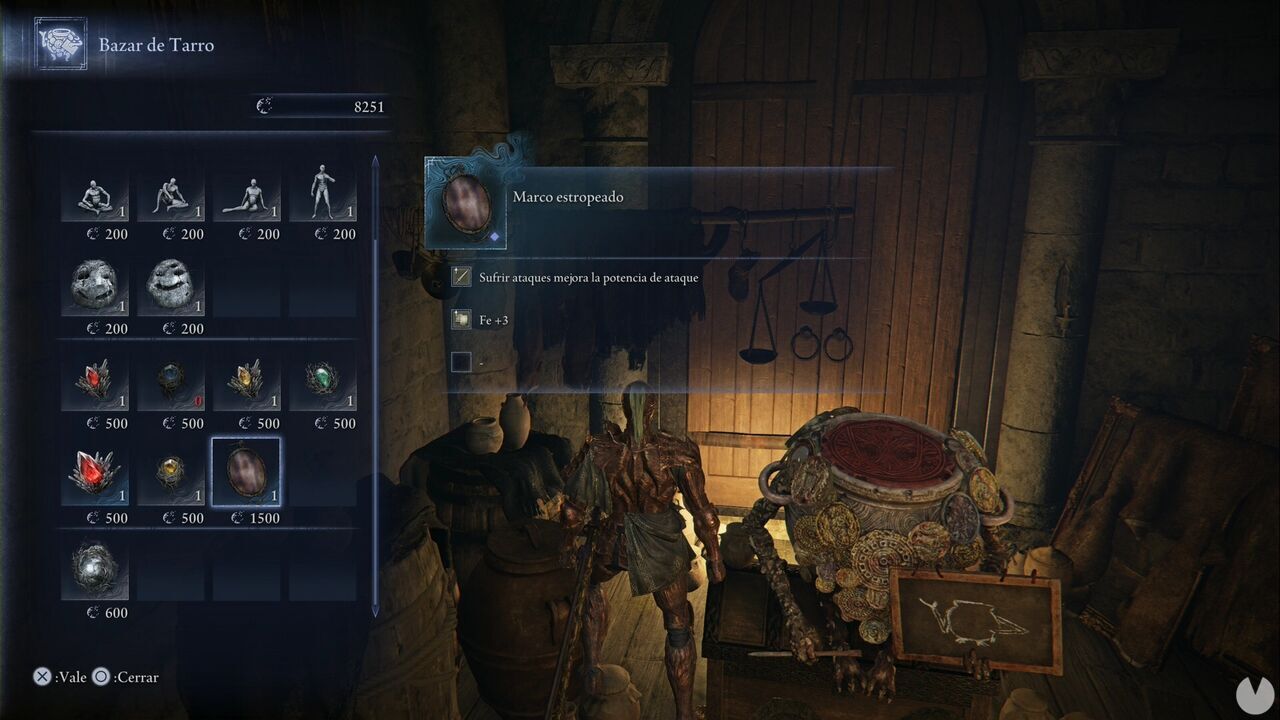Image resolution: width=1280 pixels, height=720 pixels.
Task: Select the cross-legged sitting gesture item
Action: [x=95, y=193]
